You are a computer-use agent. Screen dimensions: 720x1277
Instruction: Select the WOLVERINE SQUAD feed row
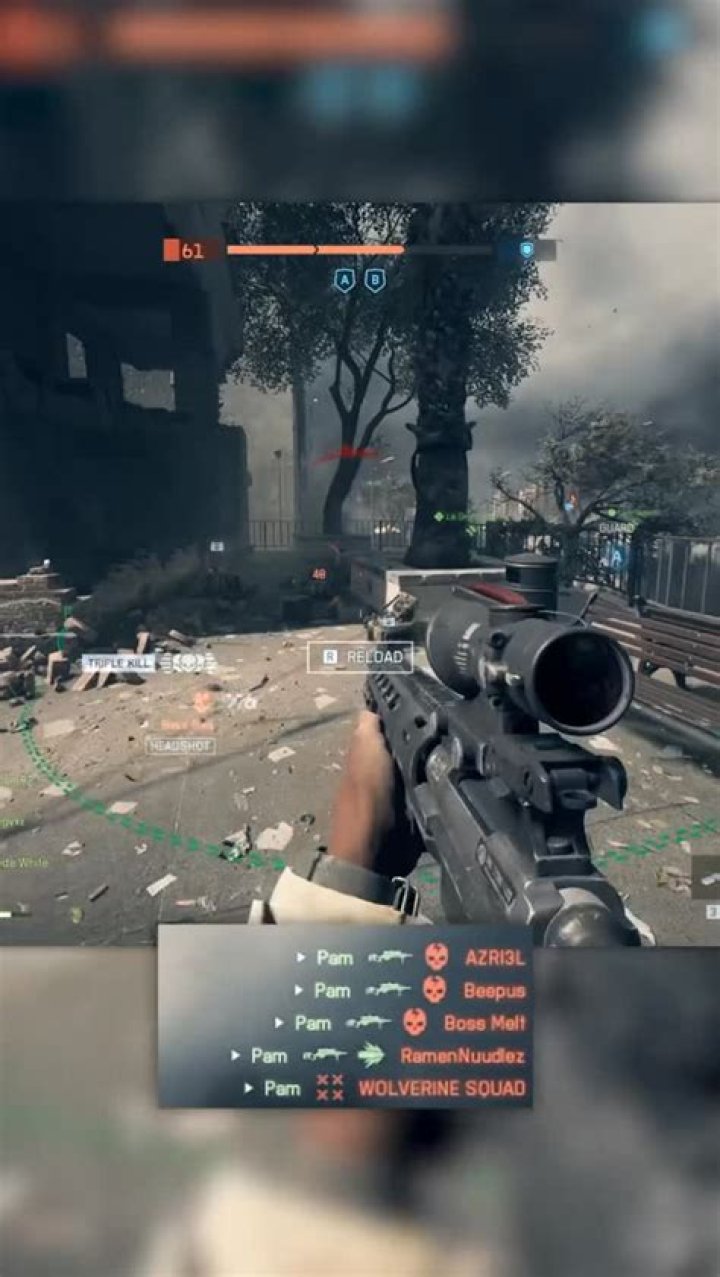click(x=385, y=1088)
